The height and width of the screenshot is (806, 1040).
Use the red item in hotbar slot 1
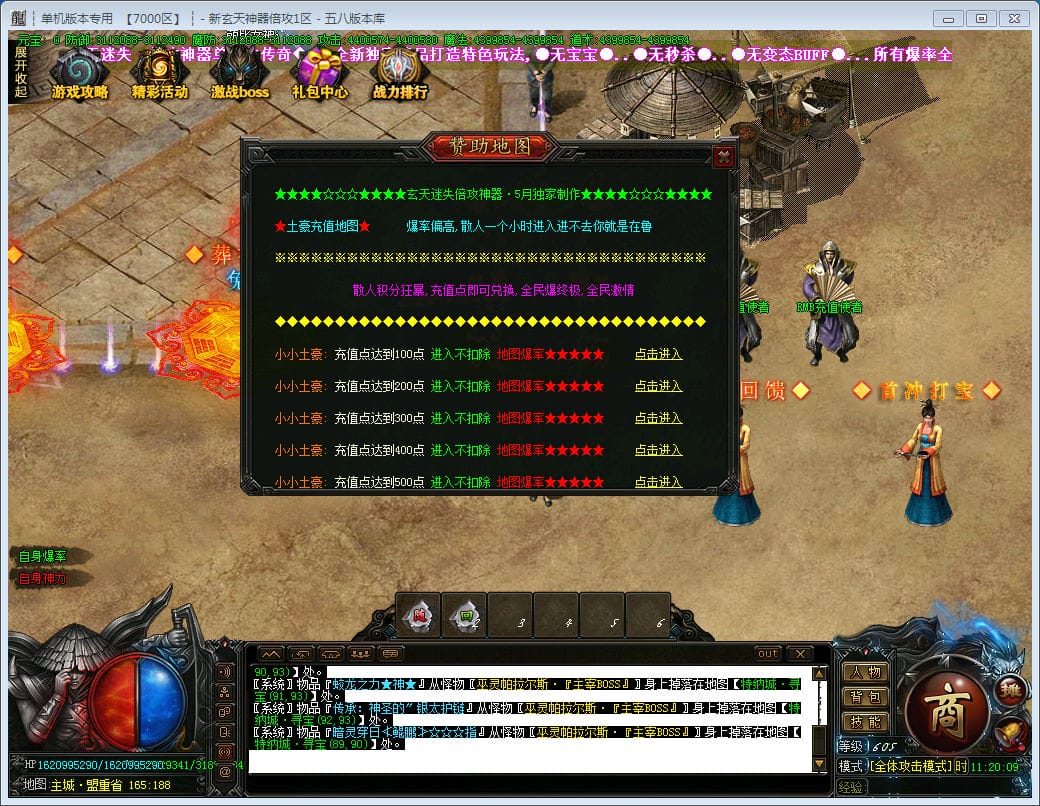tap(420, 616)
